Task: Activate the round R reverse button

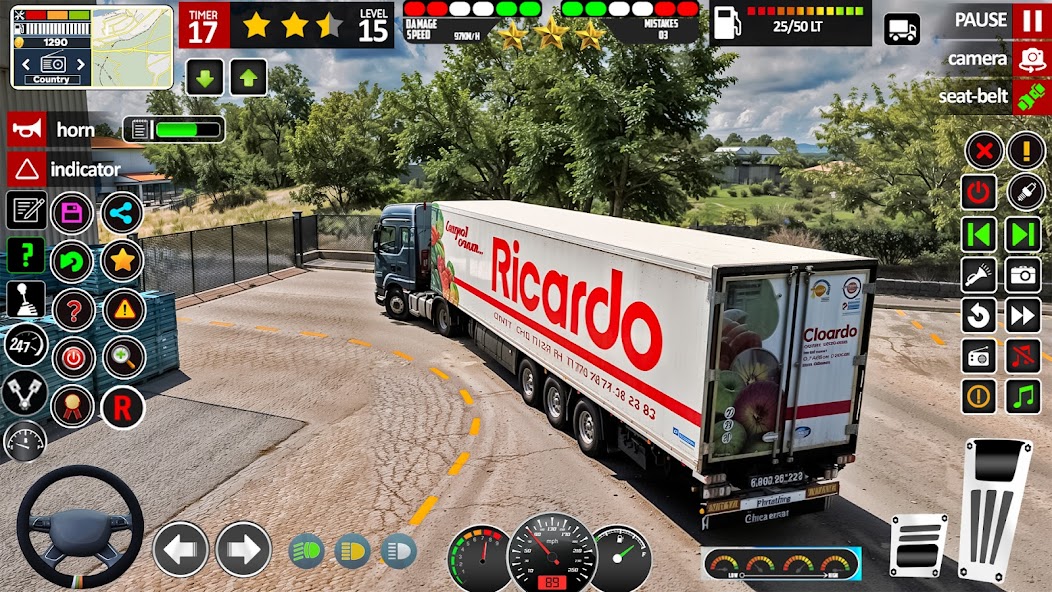Action: point(122,408)
